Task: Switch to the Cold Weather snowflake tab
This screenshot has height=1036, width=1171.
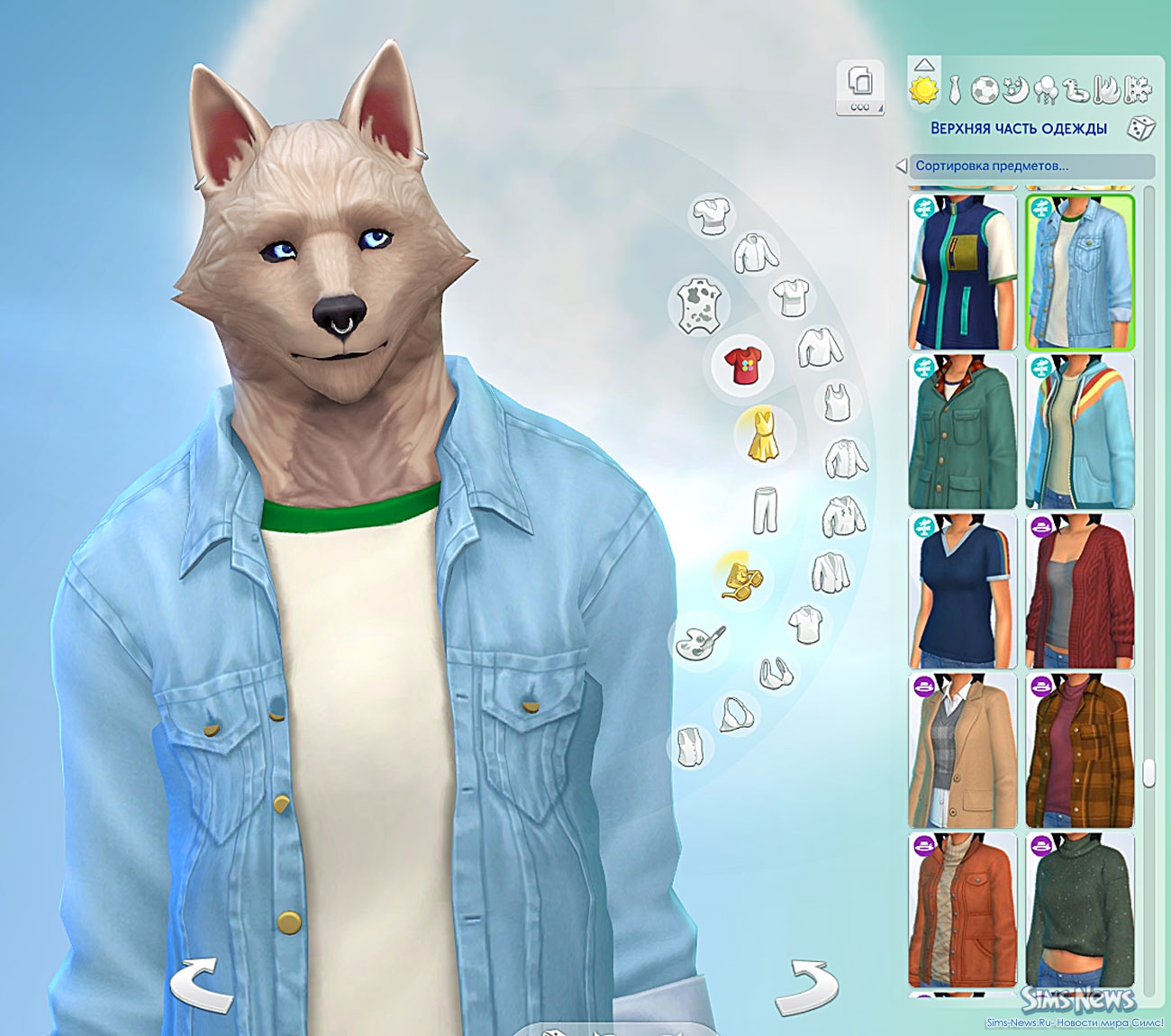Action: tap(1139, 90)
